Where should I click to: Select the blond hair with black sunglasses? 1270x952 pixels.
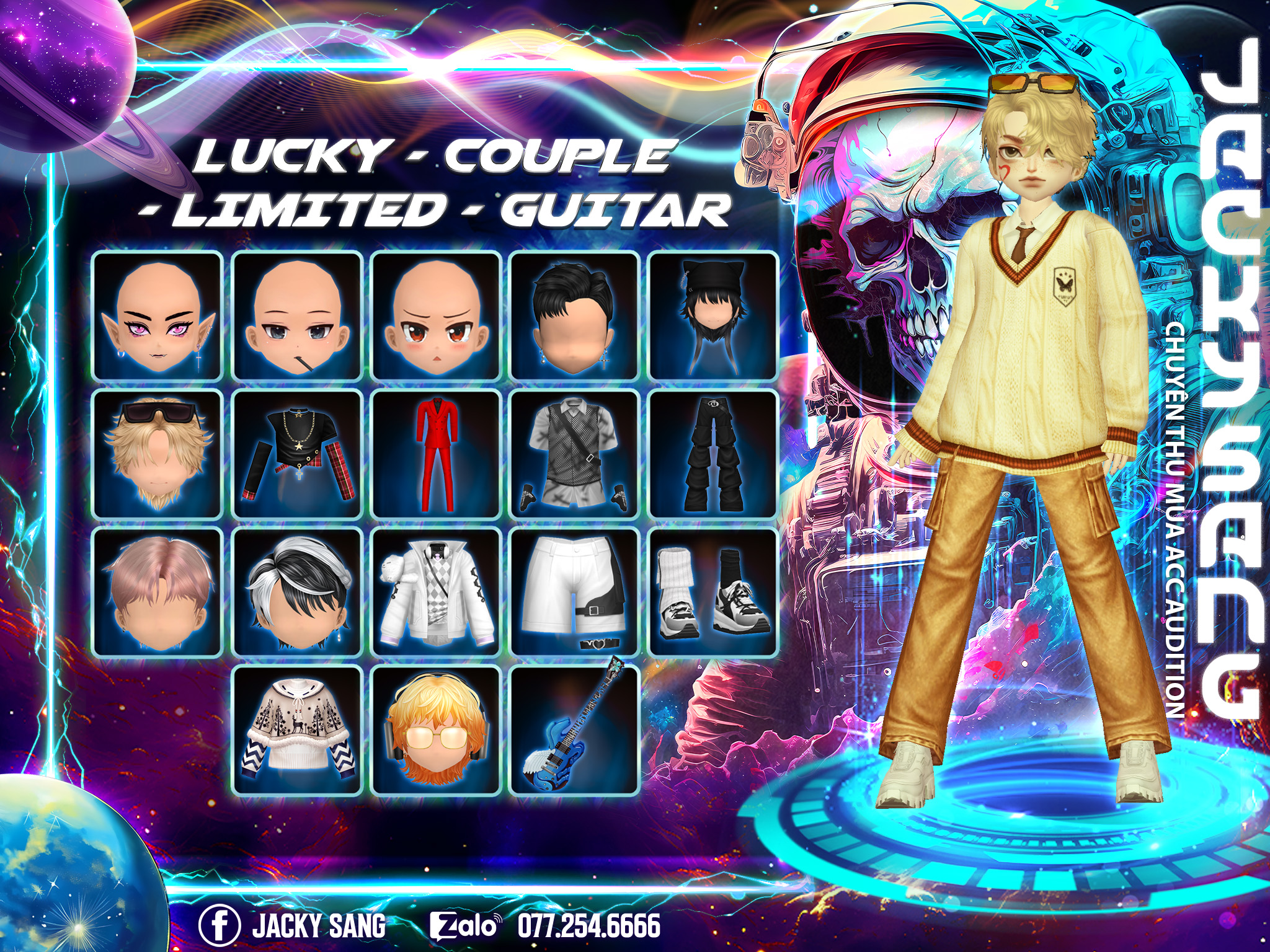tap(158, 454)
